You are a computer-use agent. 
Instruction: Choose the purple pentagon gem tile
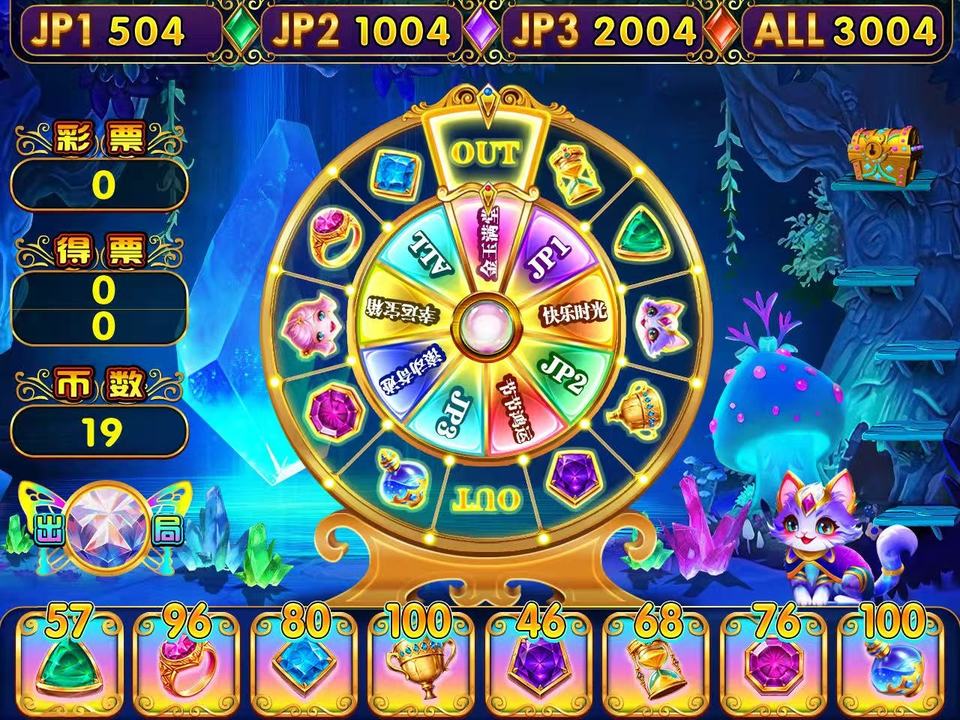click(538, 658)
